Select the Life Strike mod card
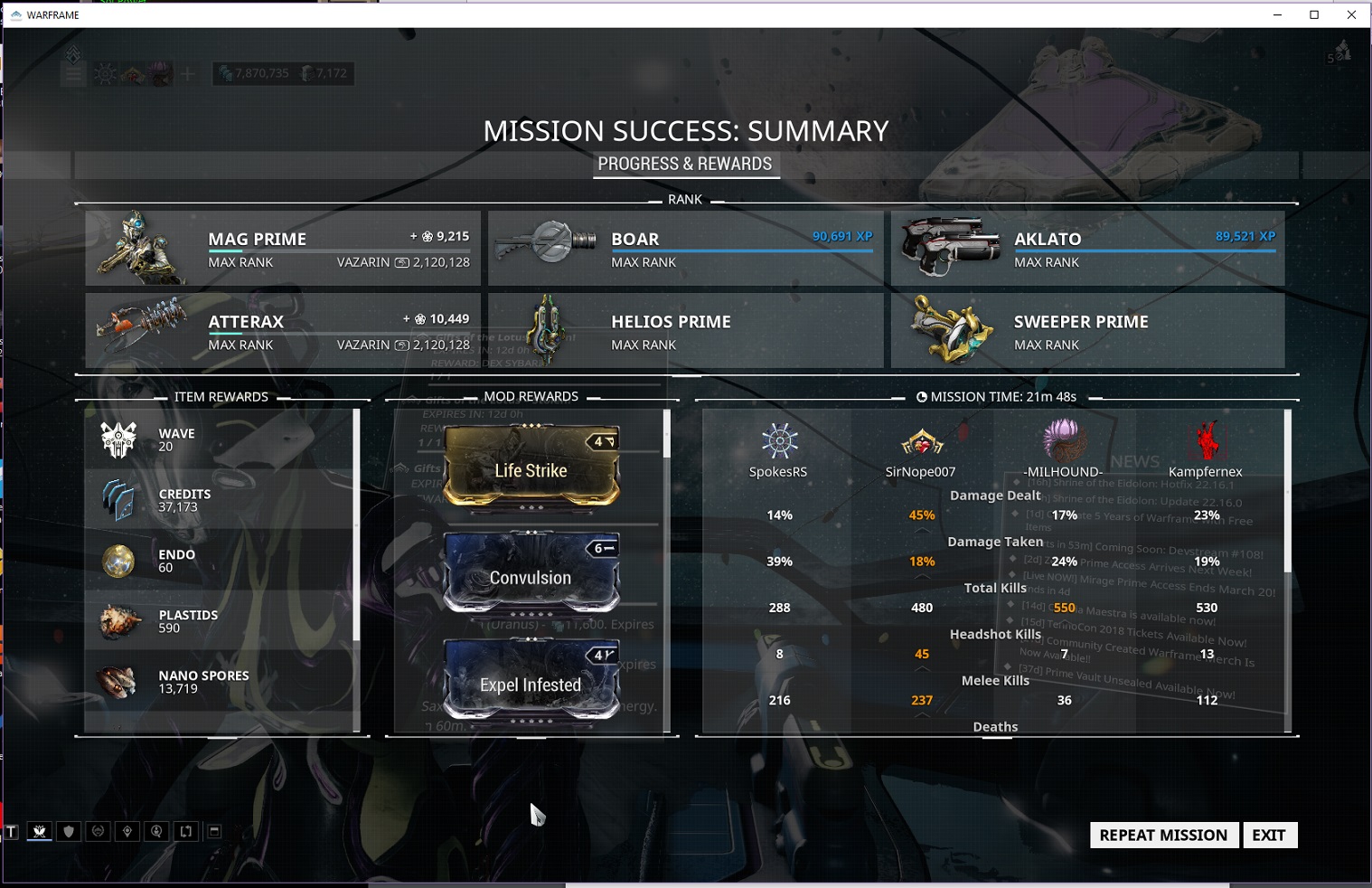Image resolution: width=1372 pixels, height=888 pixels. pos(531,467)
